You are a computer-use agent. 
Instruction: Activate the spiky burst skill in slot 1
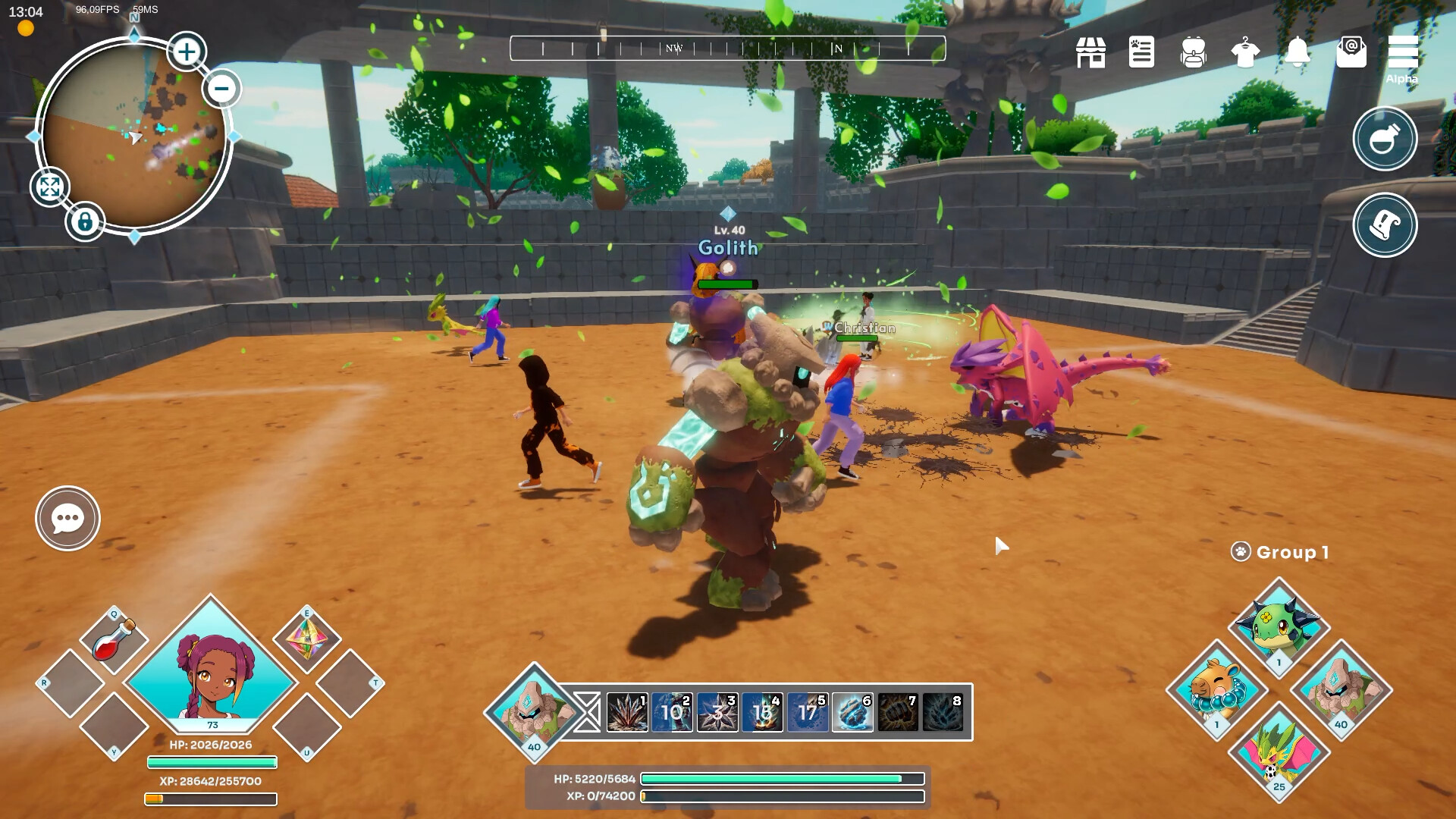[627, 713]
